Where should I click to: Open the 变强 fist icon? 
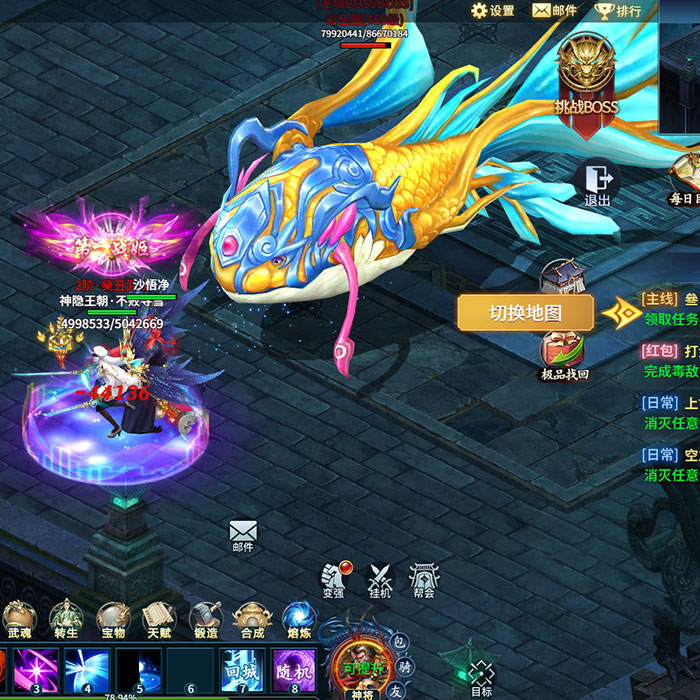[333, 578]
